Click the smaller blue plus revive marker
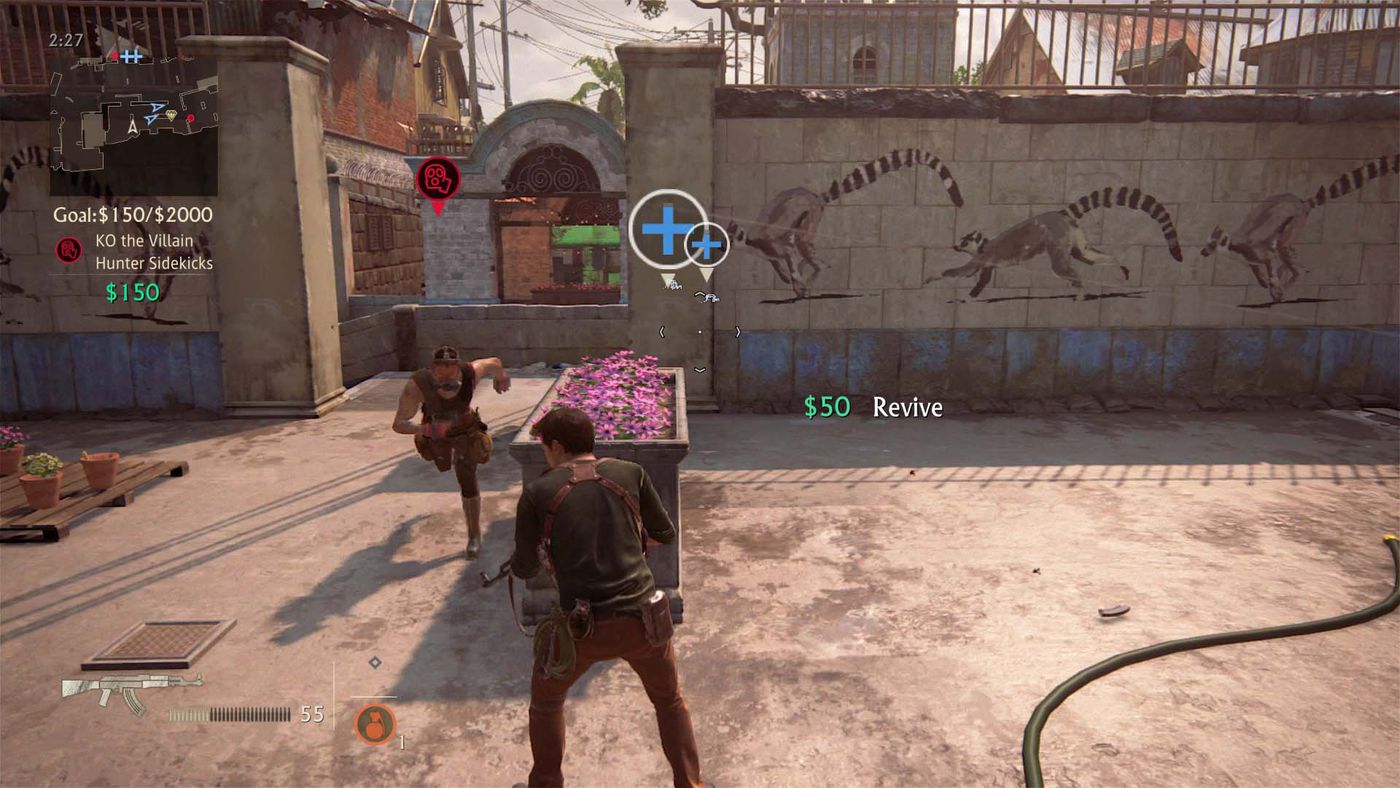Viewport: 1400px width, 788px height. (x=707, y=246)
